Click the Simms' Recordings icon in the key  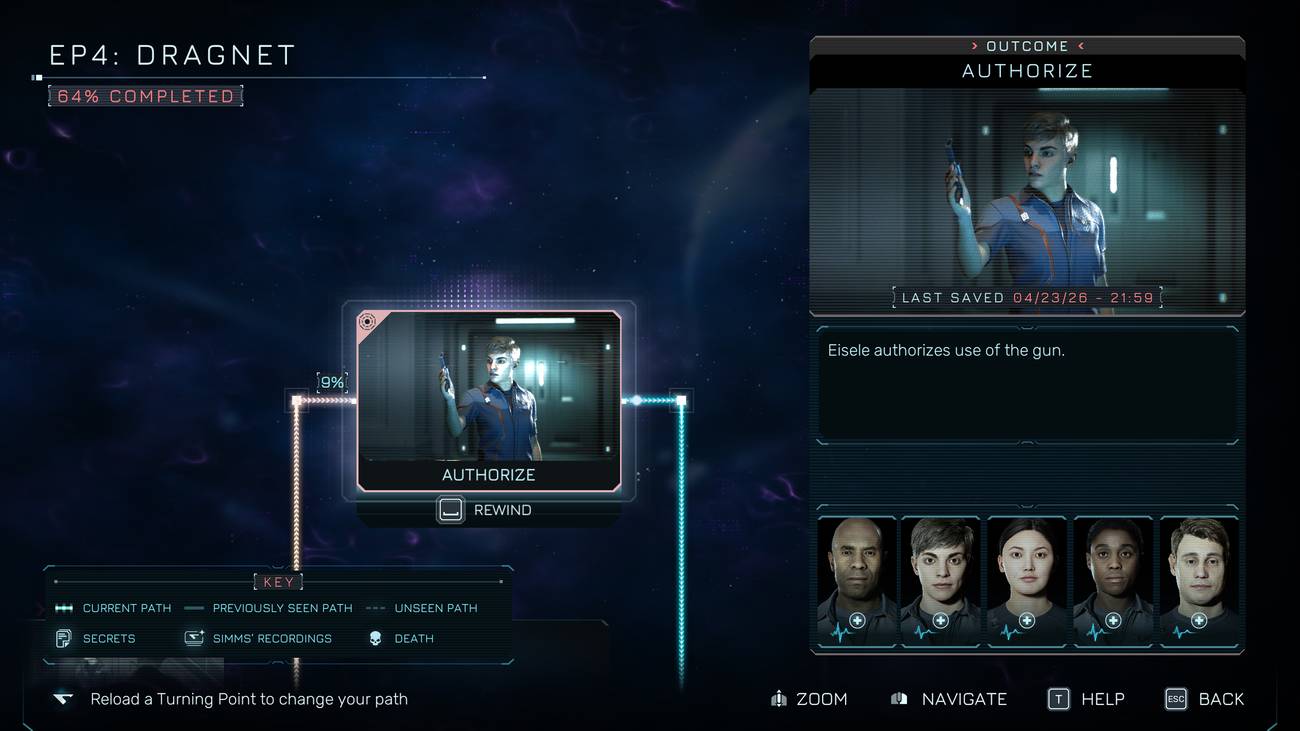[192, 638]
